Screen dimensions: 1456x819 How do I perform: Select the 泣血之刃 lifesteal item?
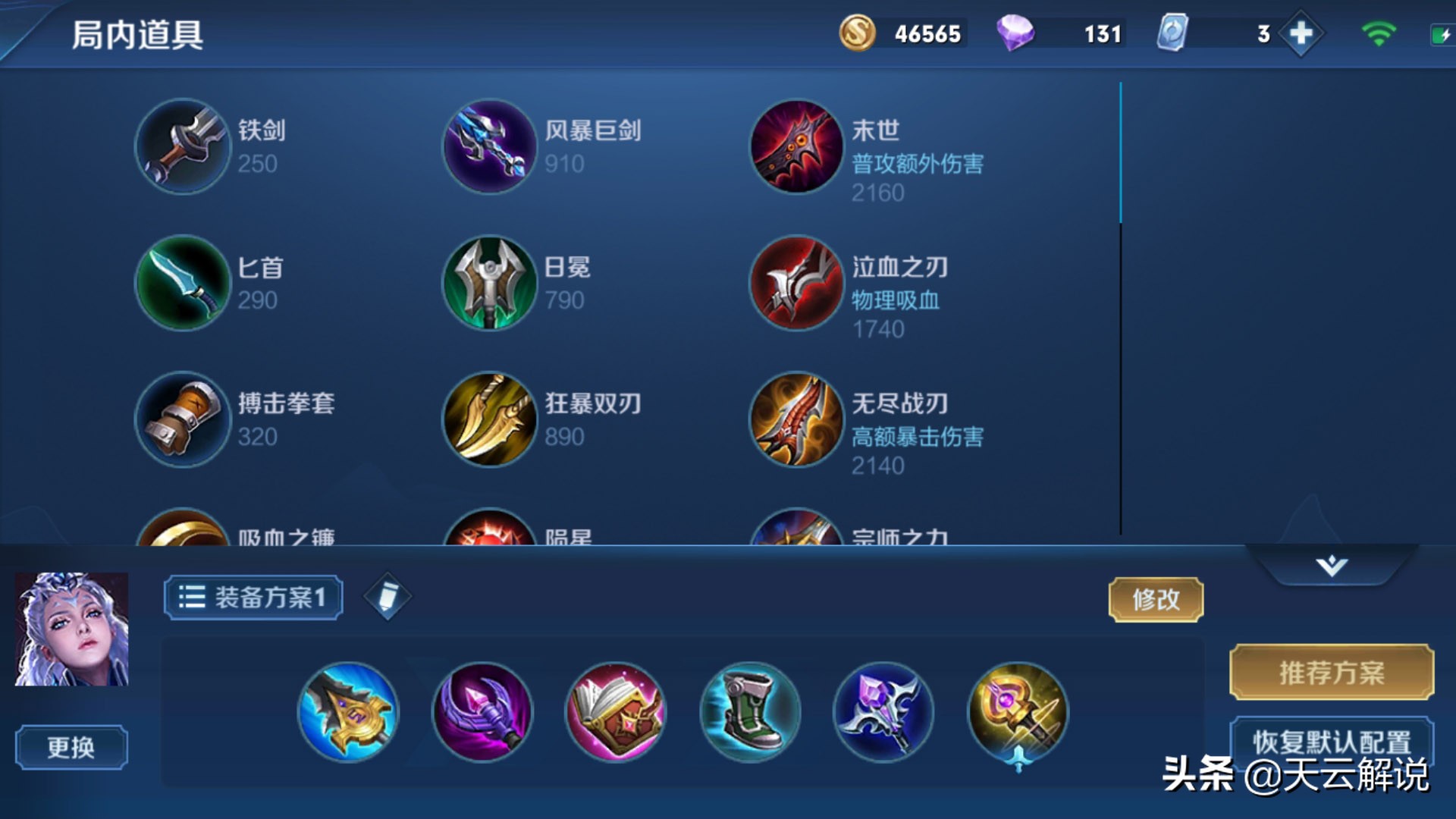pos(795,284)
